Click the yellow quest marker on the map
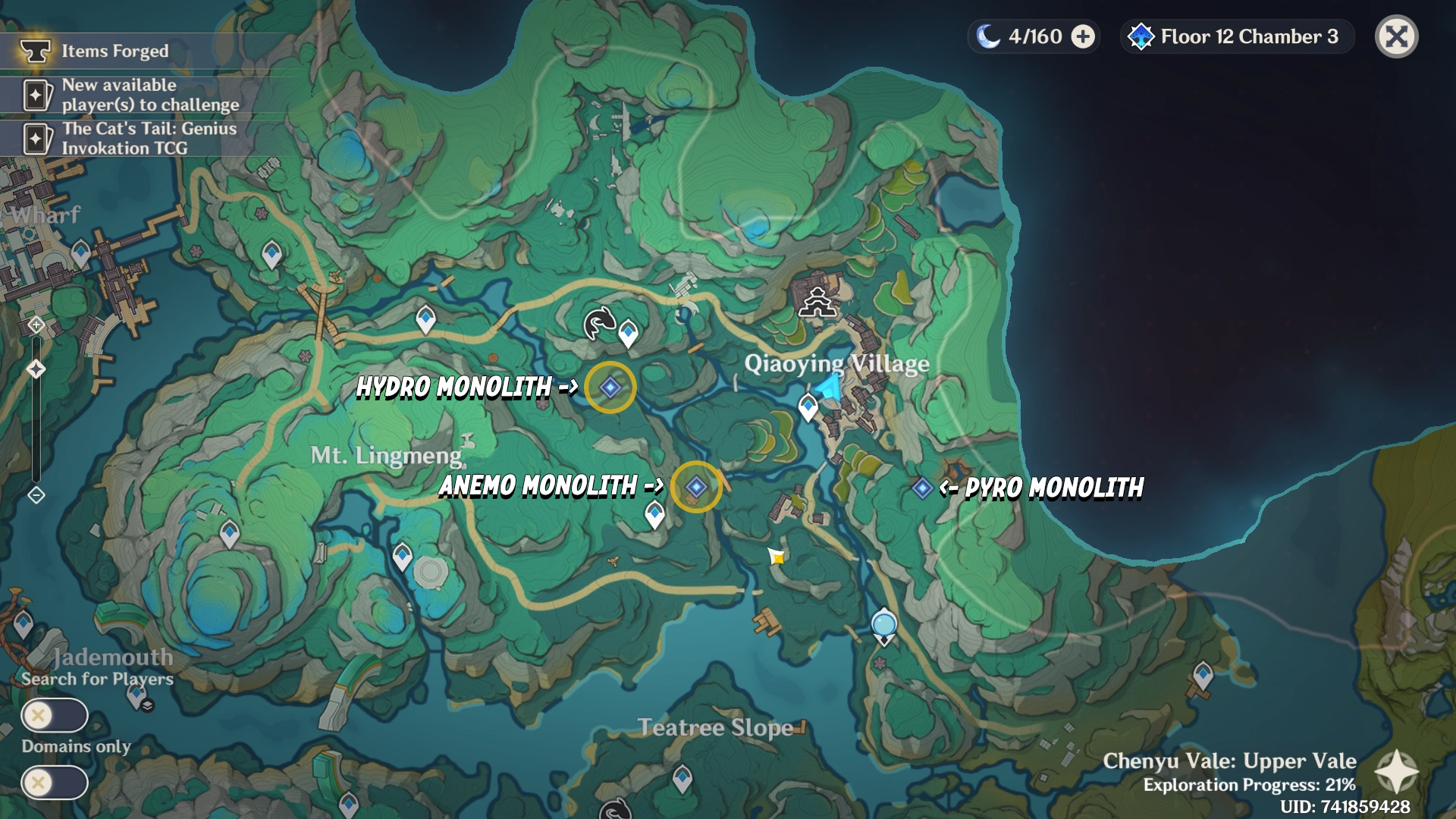The width and height of the screenshot is (1456, 819). tap(777, 557)
